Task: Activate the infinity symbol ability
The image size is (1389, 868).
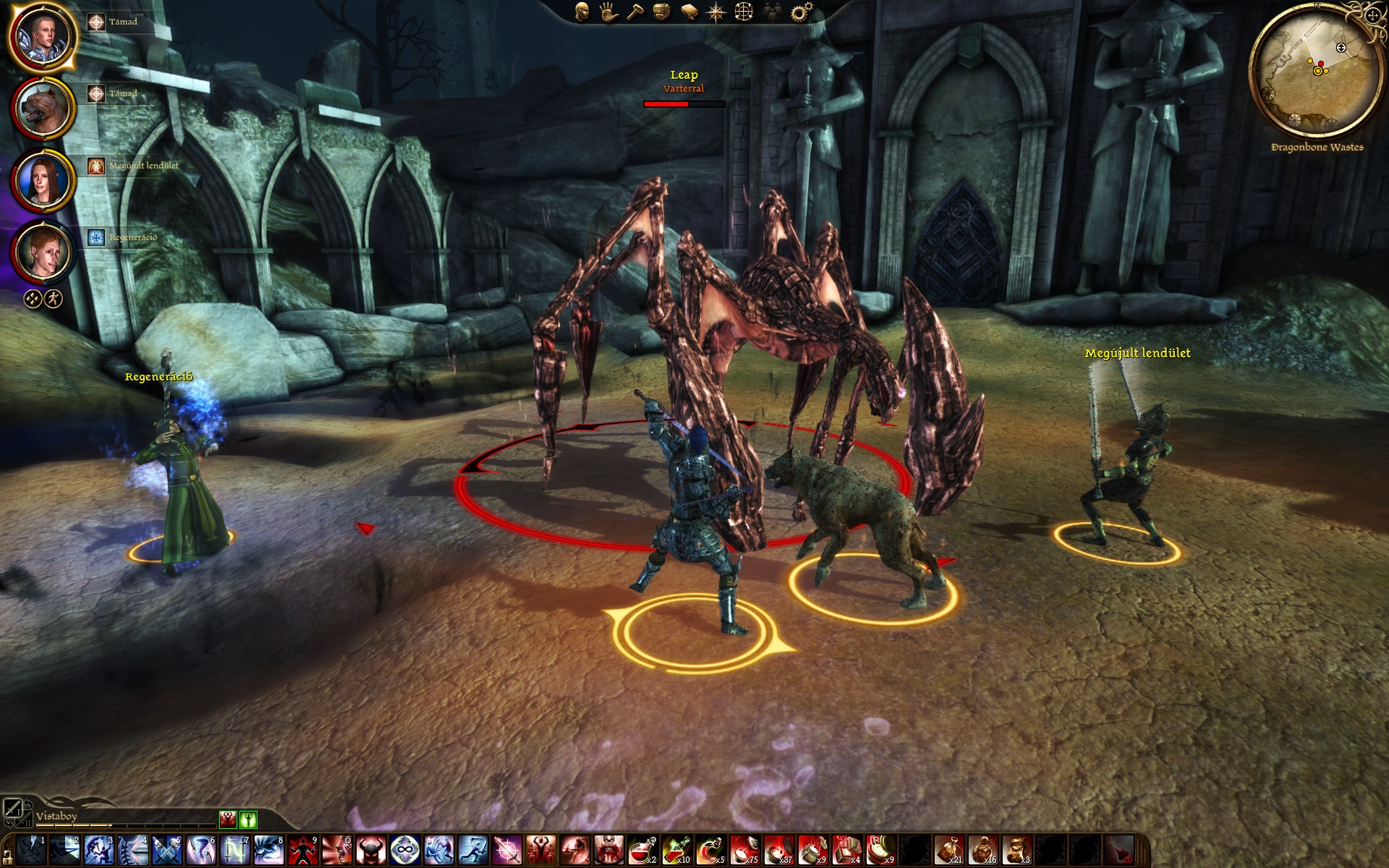Action: (405, 851)
